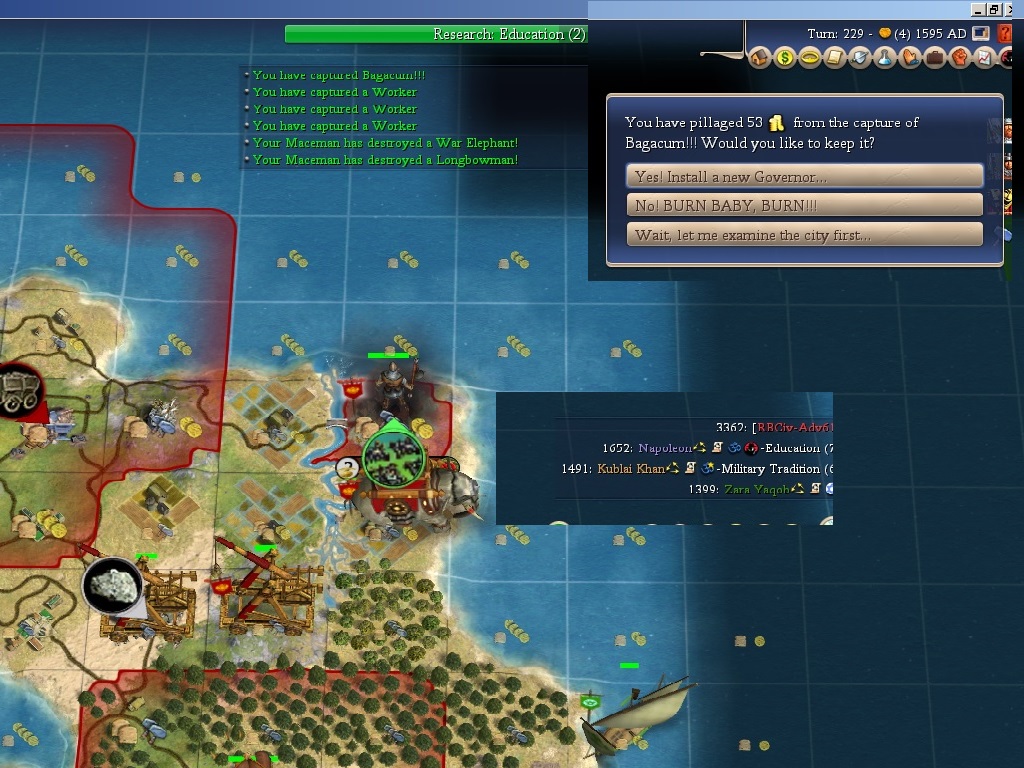The width and height of the screenshot is (1024, 768).
Task: Open the Civilopedia question mark button
Action: click(x=1006, y=34)
